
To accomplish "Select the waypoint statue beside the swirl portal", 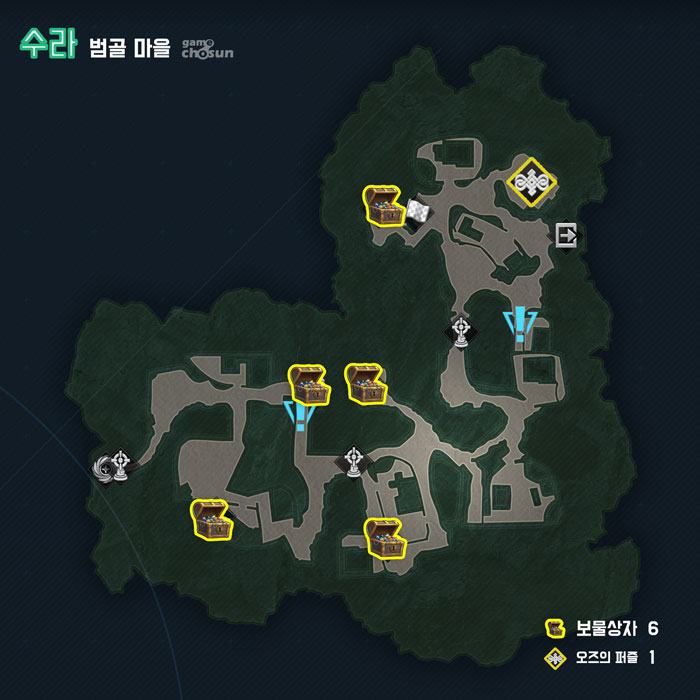I will pos(122,464).
